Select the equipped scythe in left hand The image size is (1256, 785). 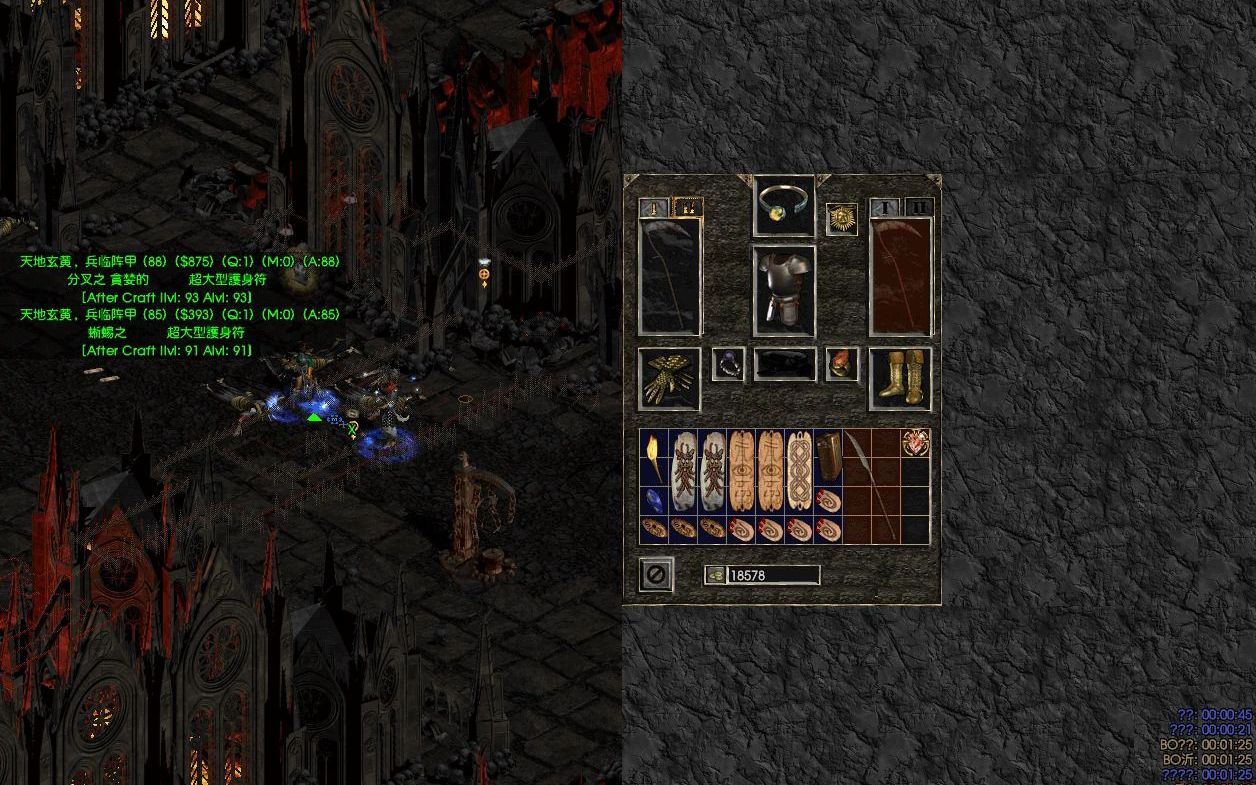click(x=670, y=276)
